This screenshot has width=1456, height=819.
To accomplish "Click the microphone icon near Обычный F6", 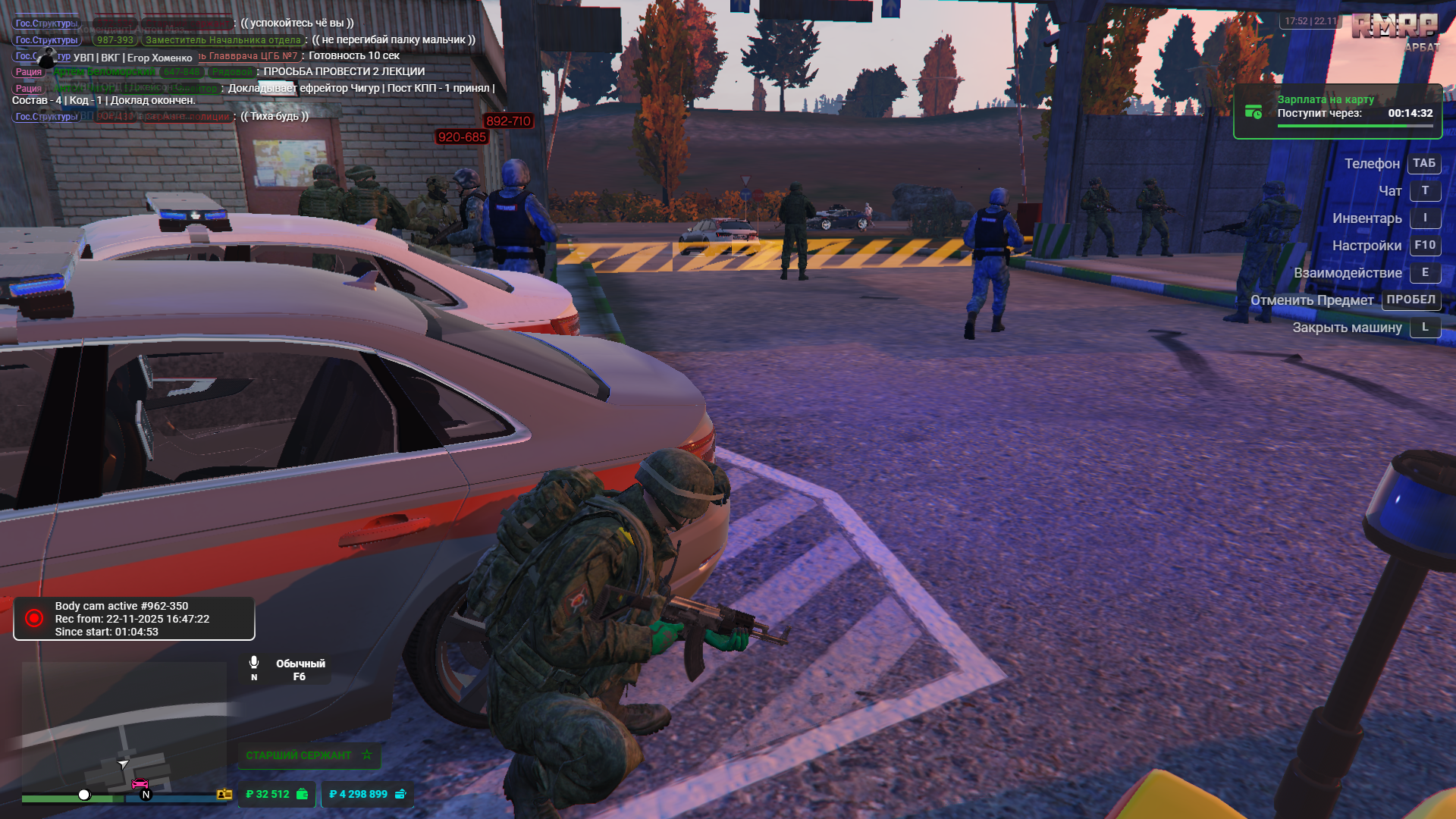I will point(253,661).
